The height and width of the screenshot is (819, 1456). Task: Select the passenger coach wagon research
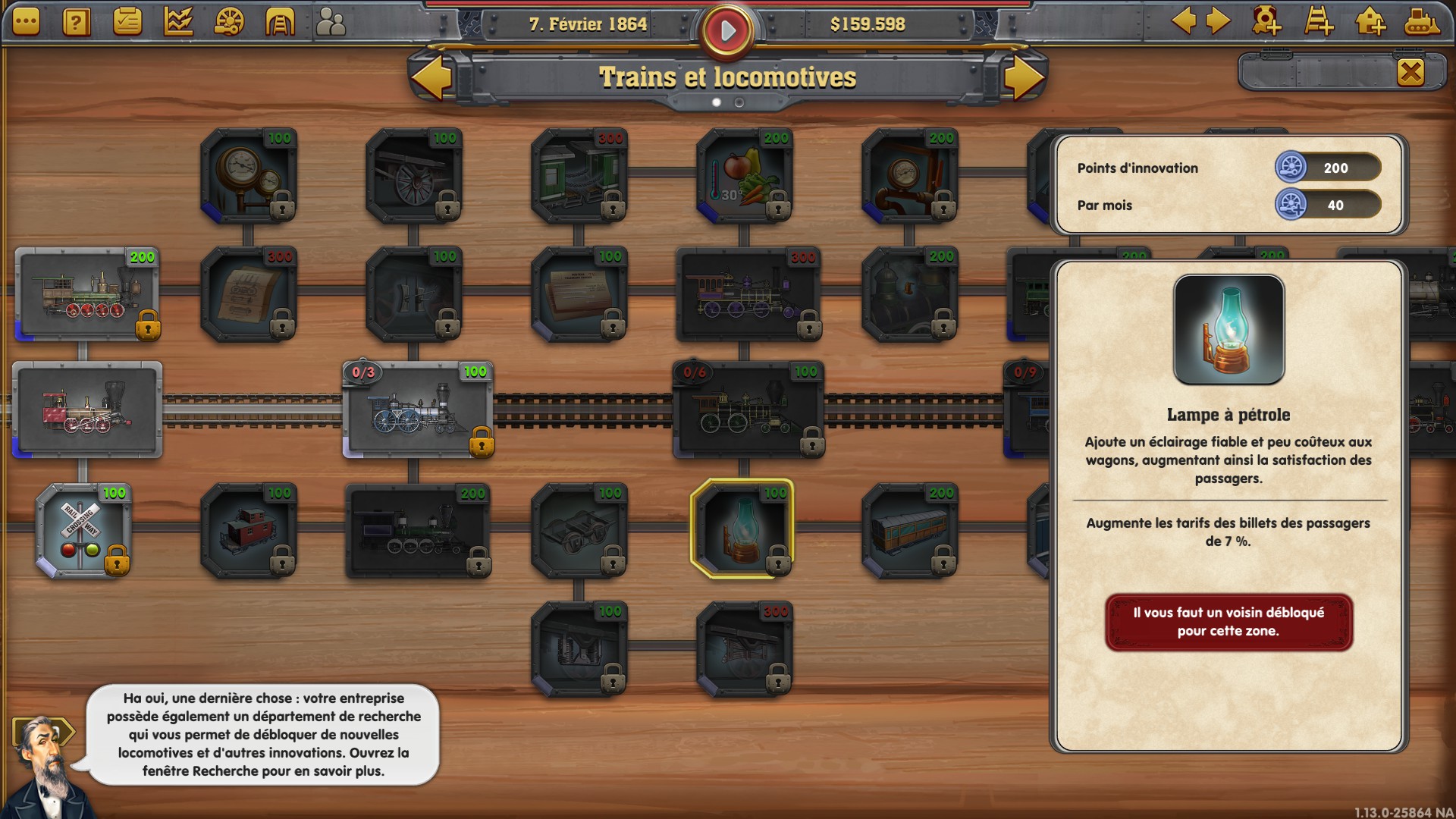[910, 531]
